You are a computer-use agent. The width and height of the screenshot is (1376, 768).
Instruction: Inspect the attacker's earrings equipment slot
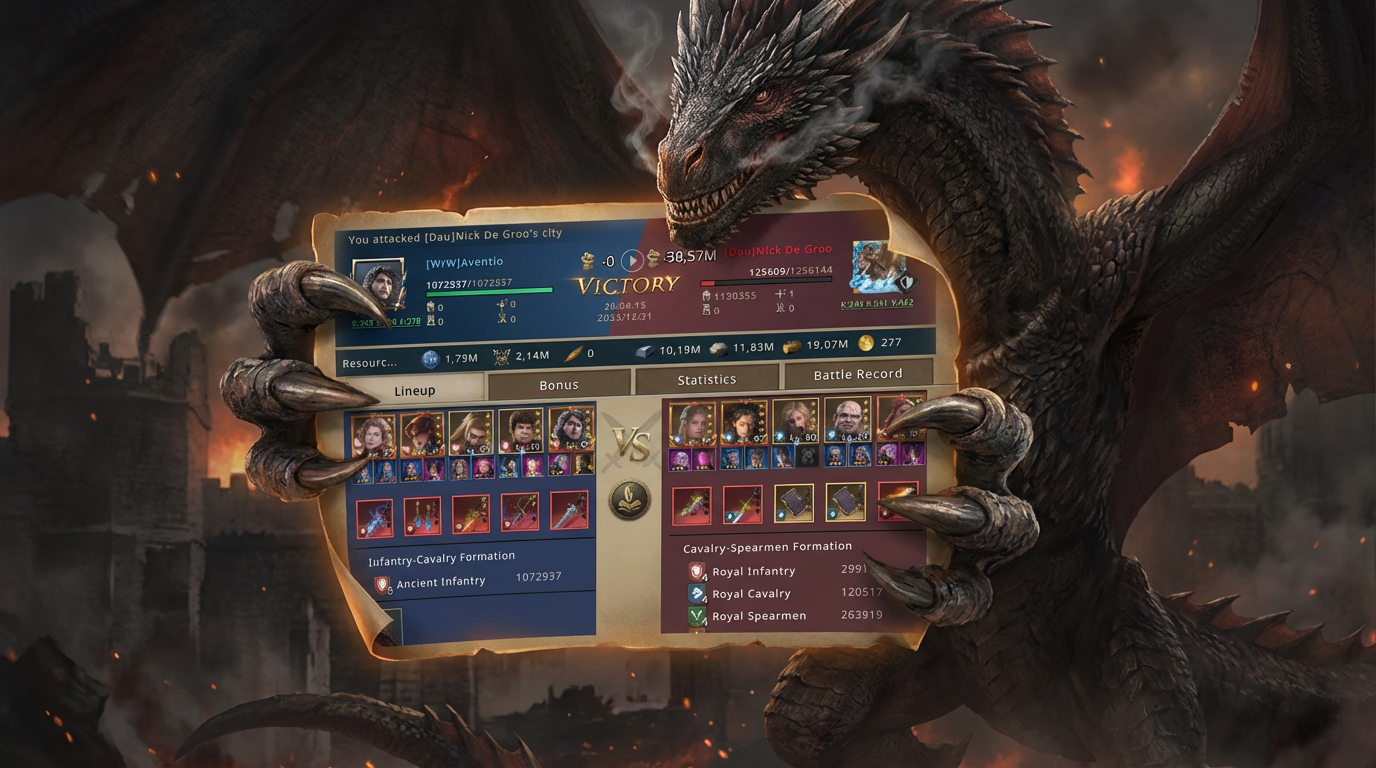[423, 516]
